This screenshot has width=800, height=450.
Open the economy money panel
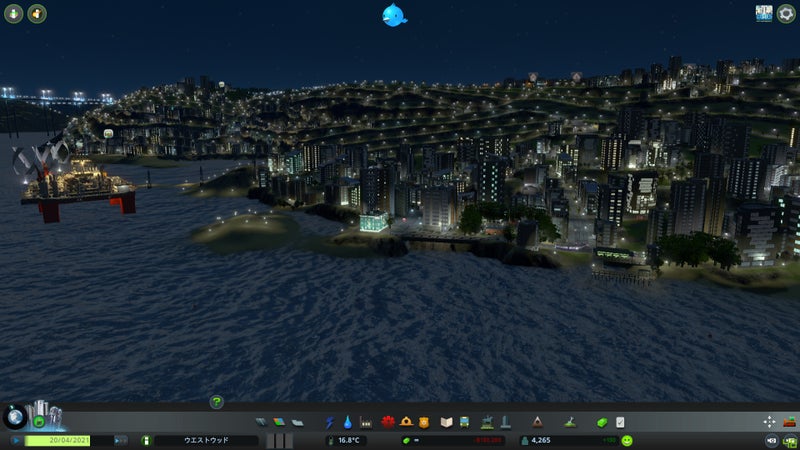(602, 422)
